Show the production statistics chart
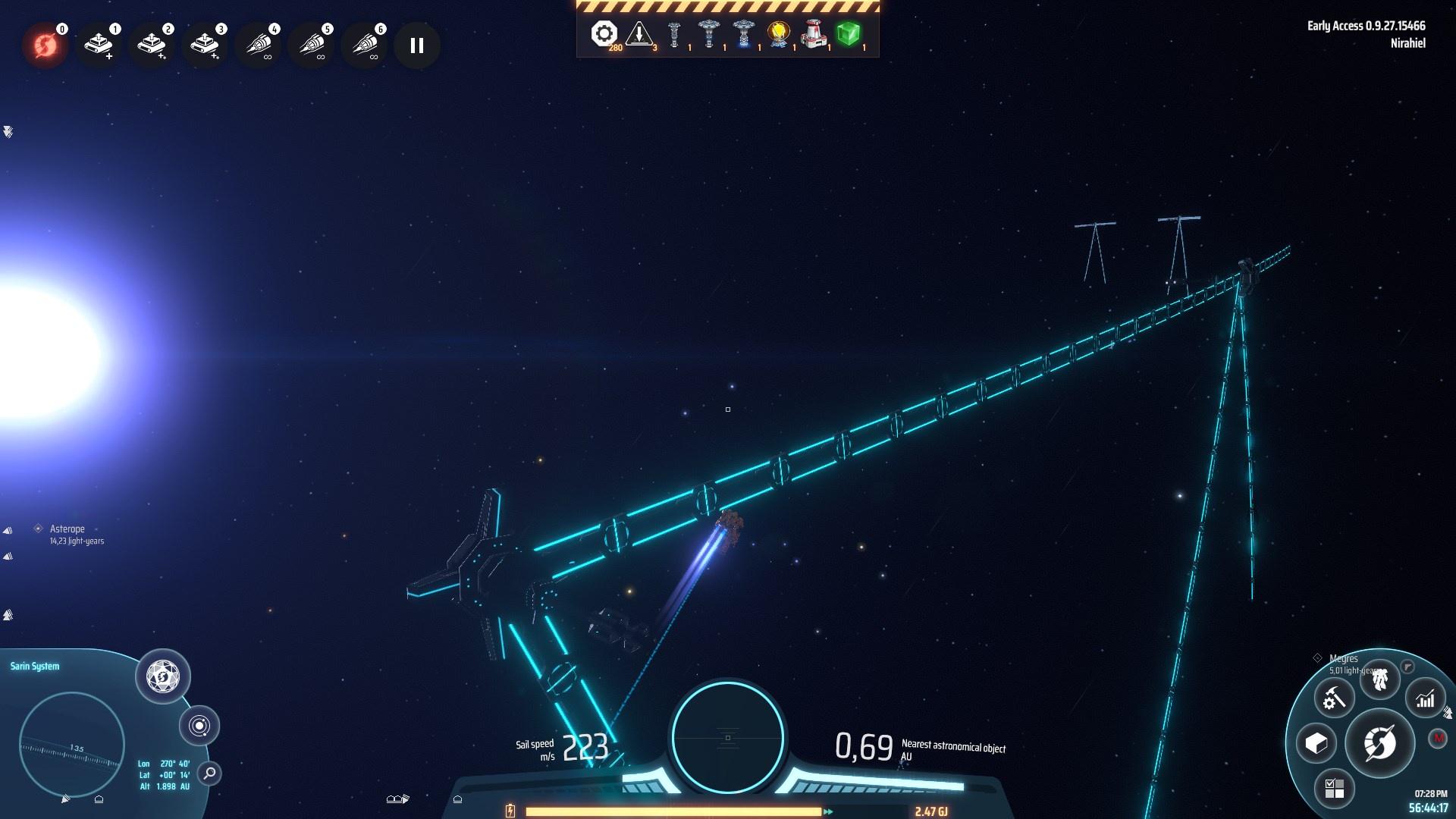 1425,698
